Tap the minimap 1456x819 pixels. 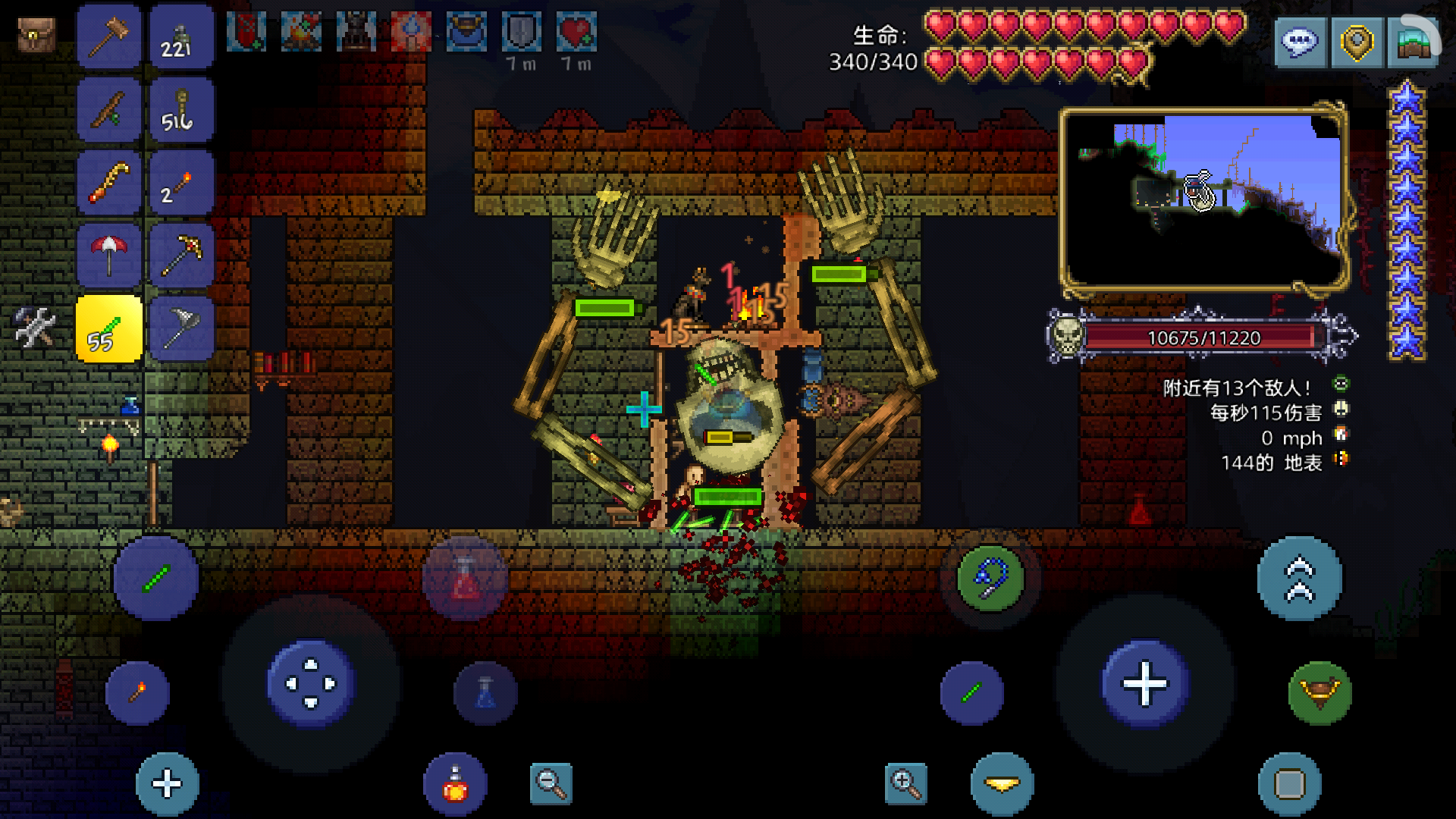pyautogui.click(x=1203, y=199)
